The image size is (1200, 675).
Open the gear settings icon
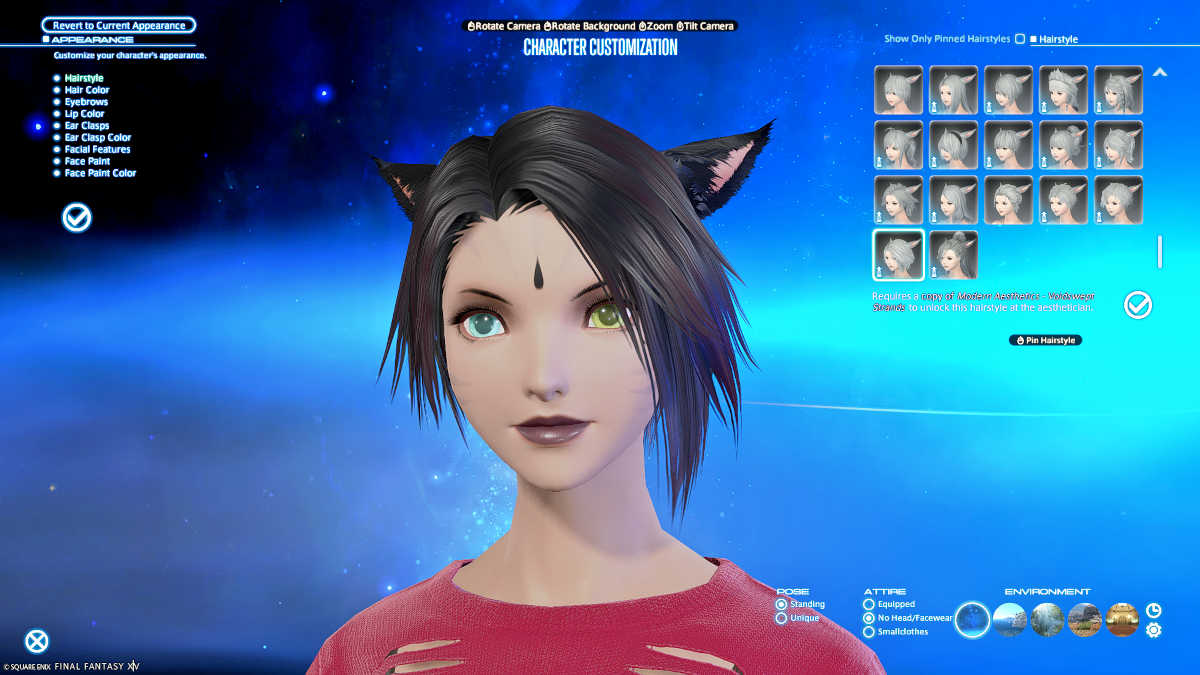click(x=1153, y=630)
